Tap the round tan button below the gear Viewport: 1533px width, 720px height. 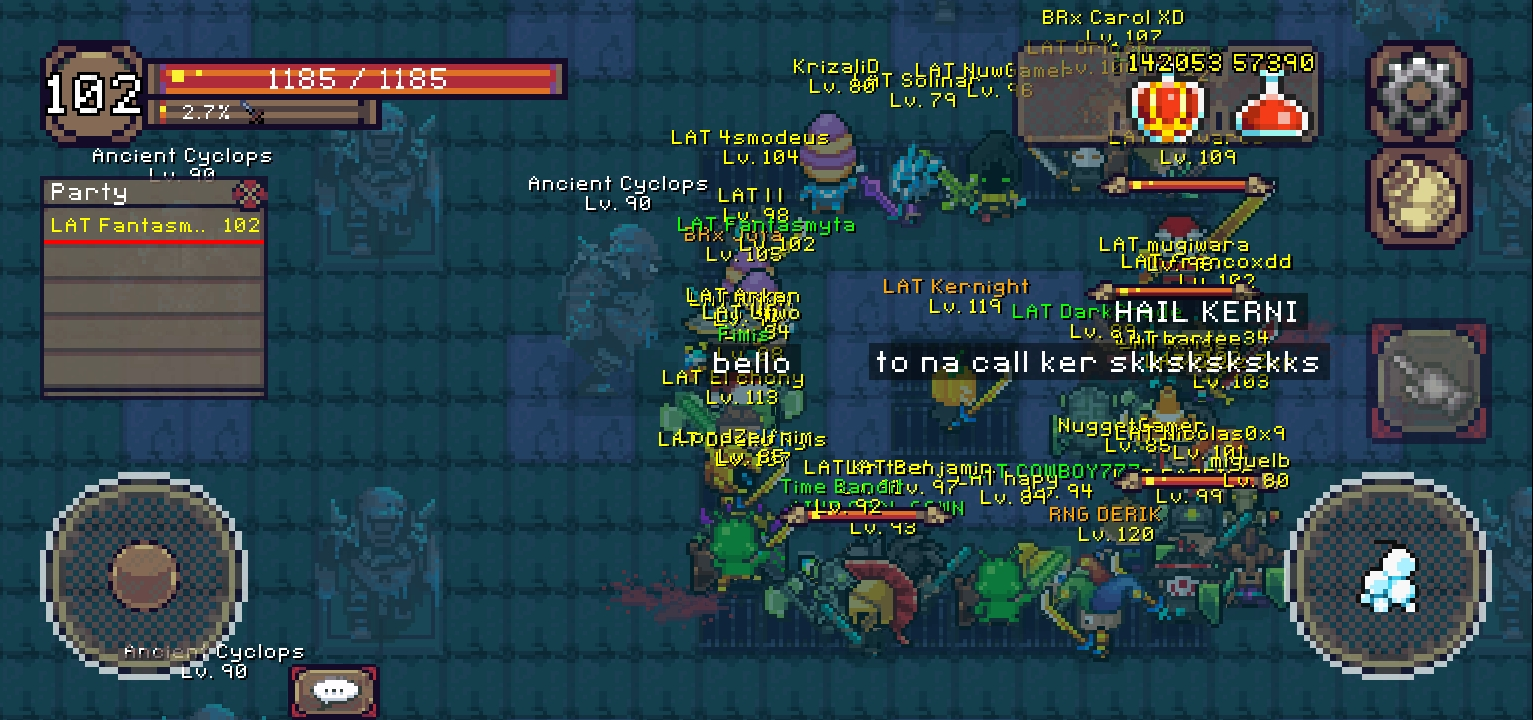tap(1419, 197)
